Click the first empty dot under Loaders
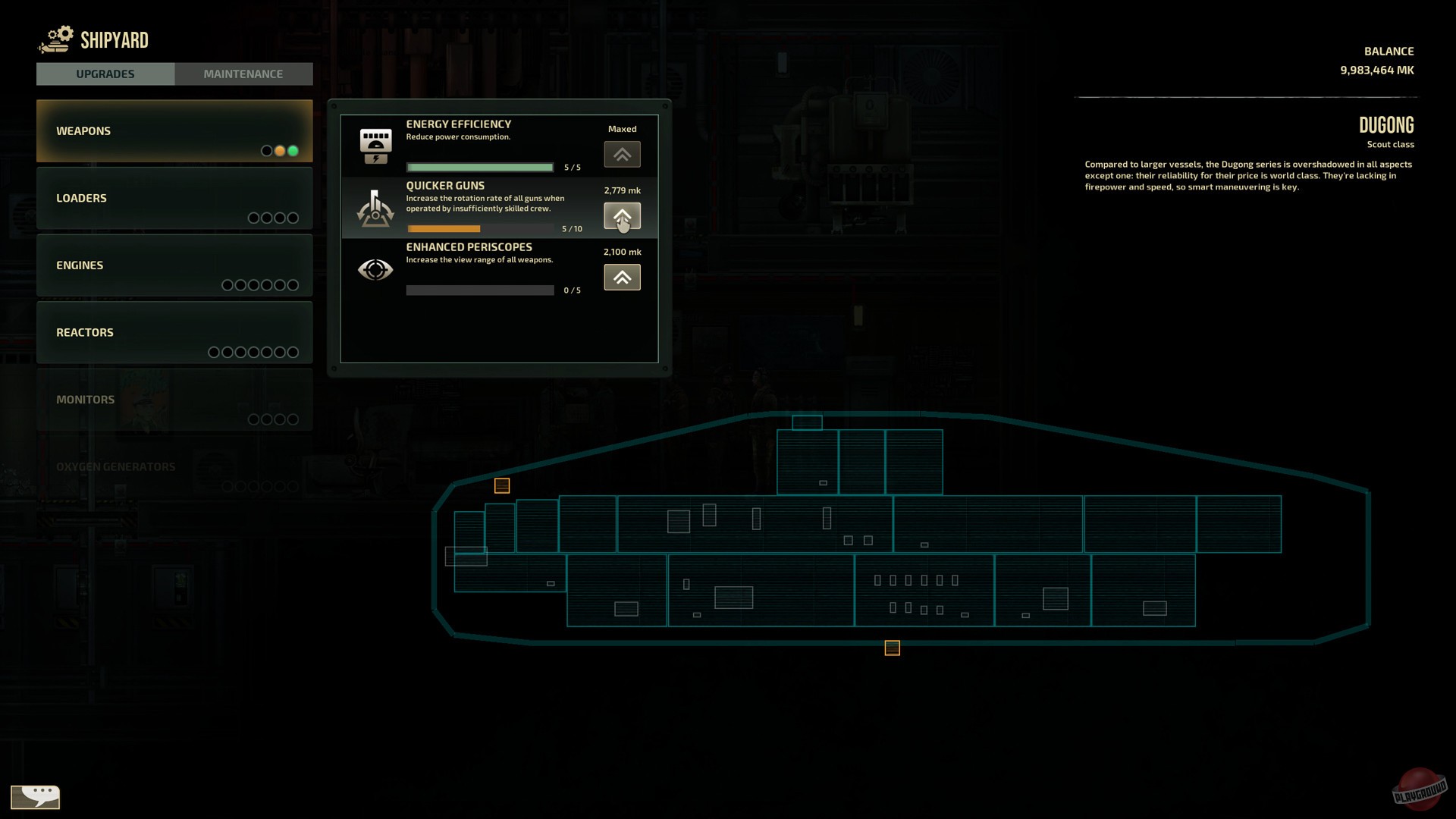The width and height of the screenshot is (1456, 819). coord(253,218)
